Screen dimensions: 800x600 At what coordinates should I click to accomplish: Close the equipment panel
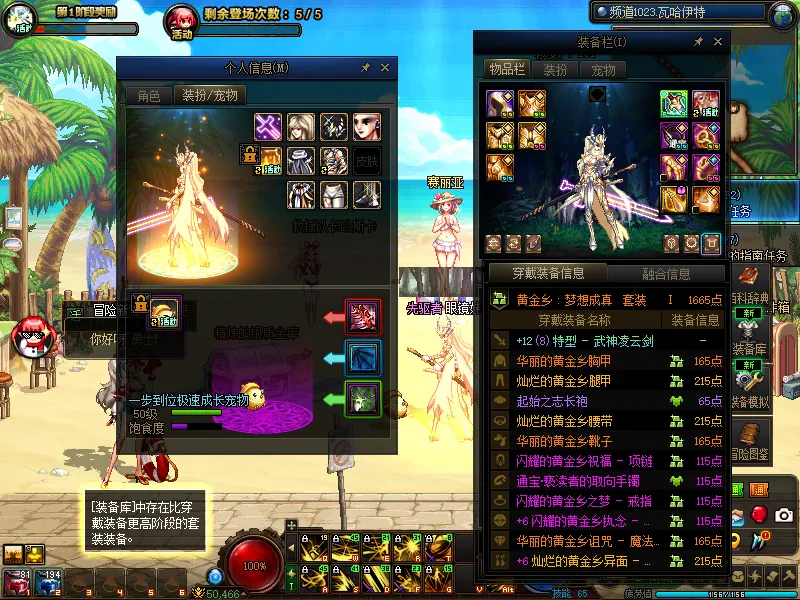(716, 43)
